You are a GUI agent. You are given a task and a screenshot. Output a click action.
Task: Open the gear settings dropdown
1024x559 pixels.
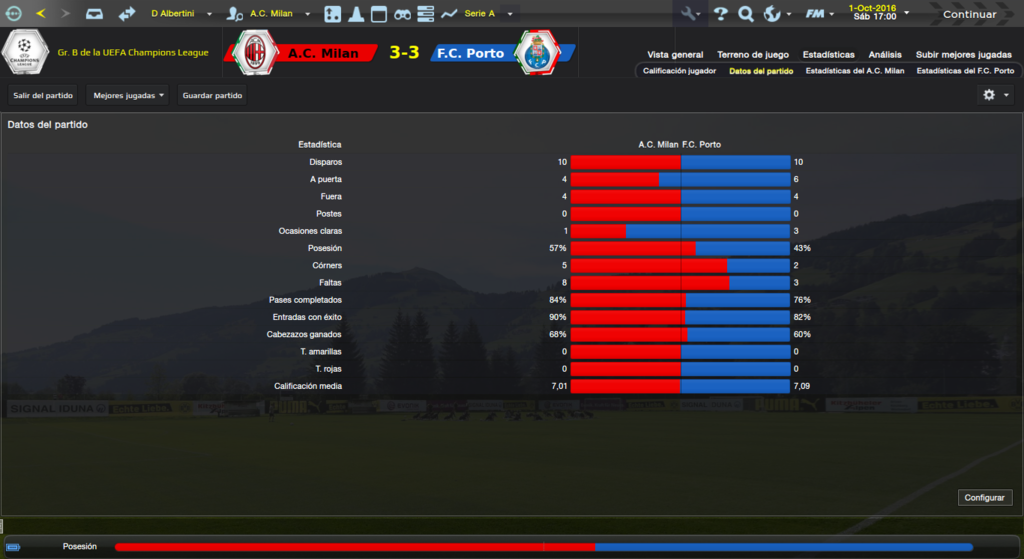(995, 95)
